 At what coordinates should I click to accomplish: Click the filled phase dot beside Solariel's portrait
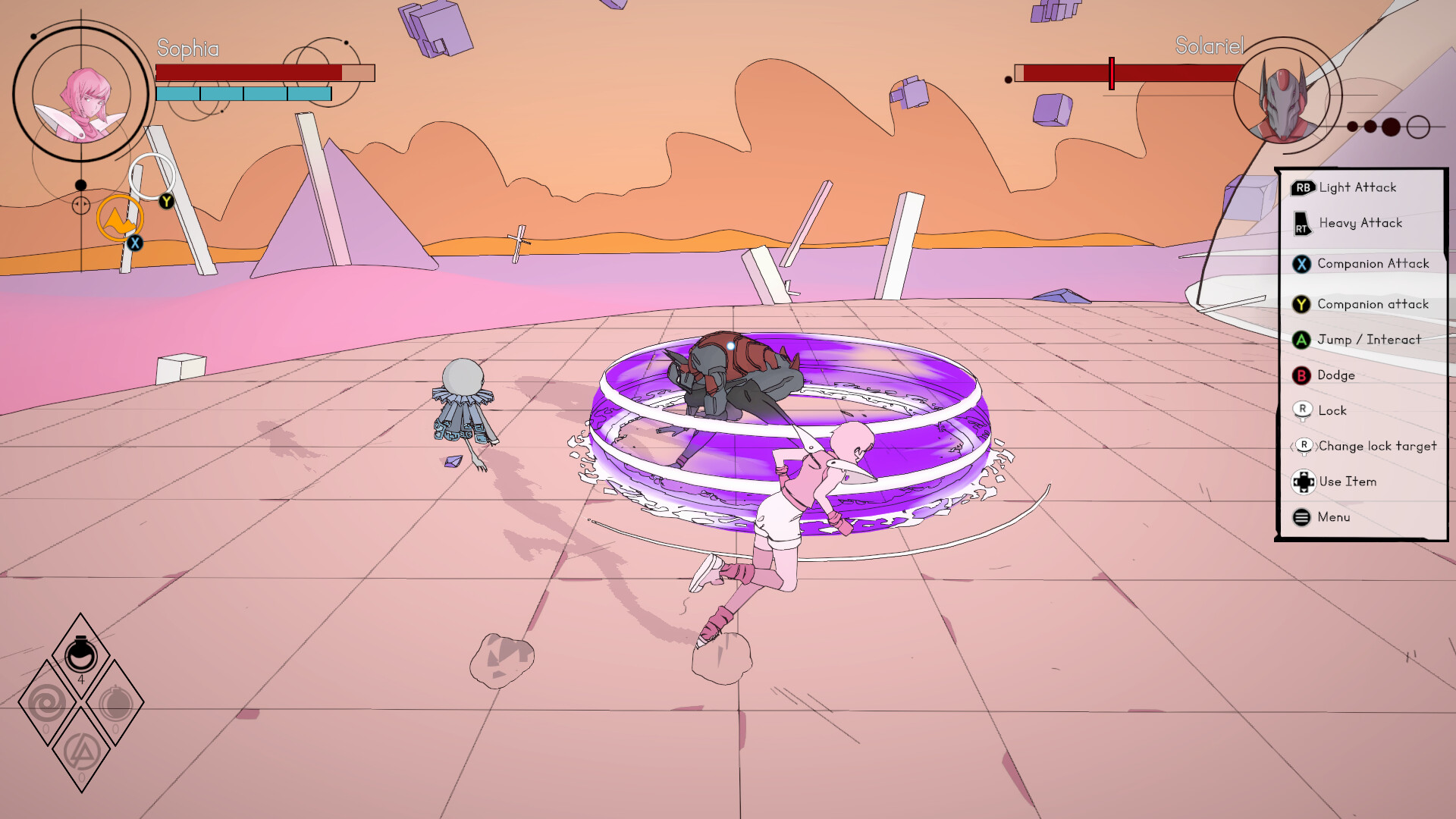point(1391,126)
